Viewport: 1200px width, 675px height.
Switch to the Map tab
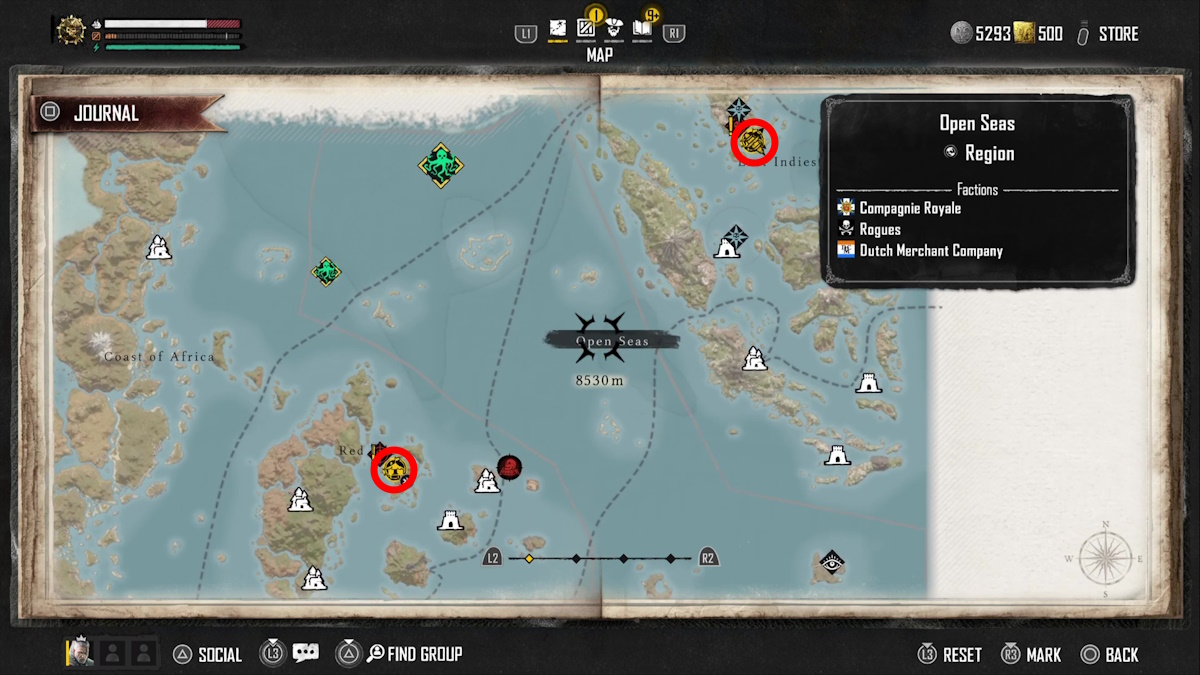(558, 31)
